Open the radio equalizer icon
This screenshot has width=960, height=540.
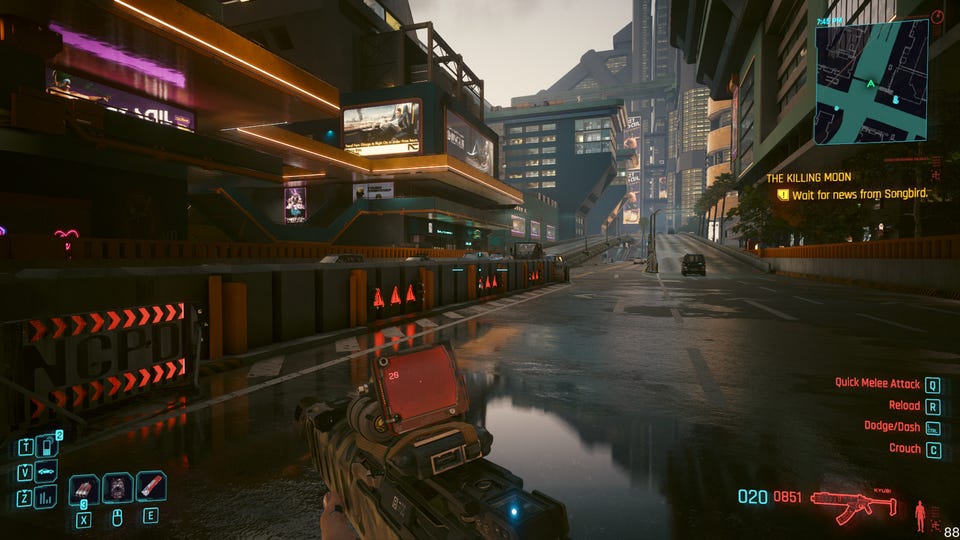click(46, 497)
